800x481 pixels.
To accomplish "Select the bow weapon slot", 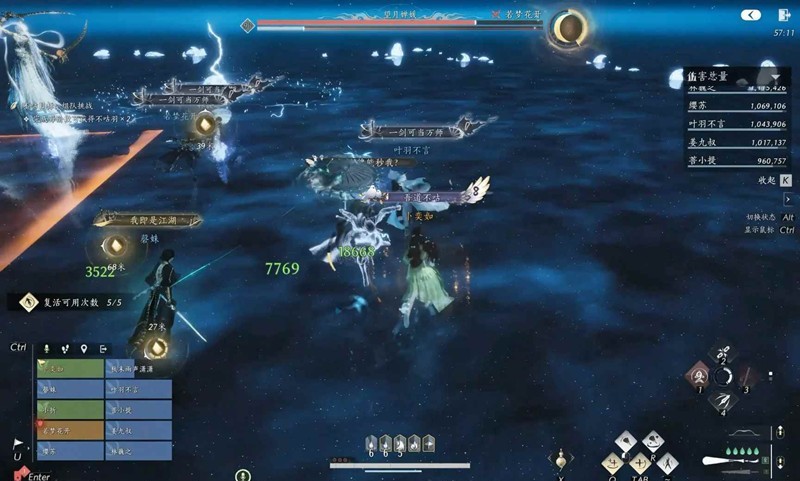I will [x=743, y=434].
